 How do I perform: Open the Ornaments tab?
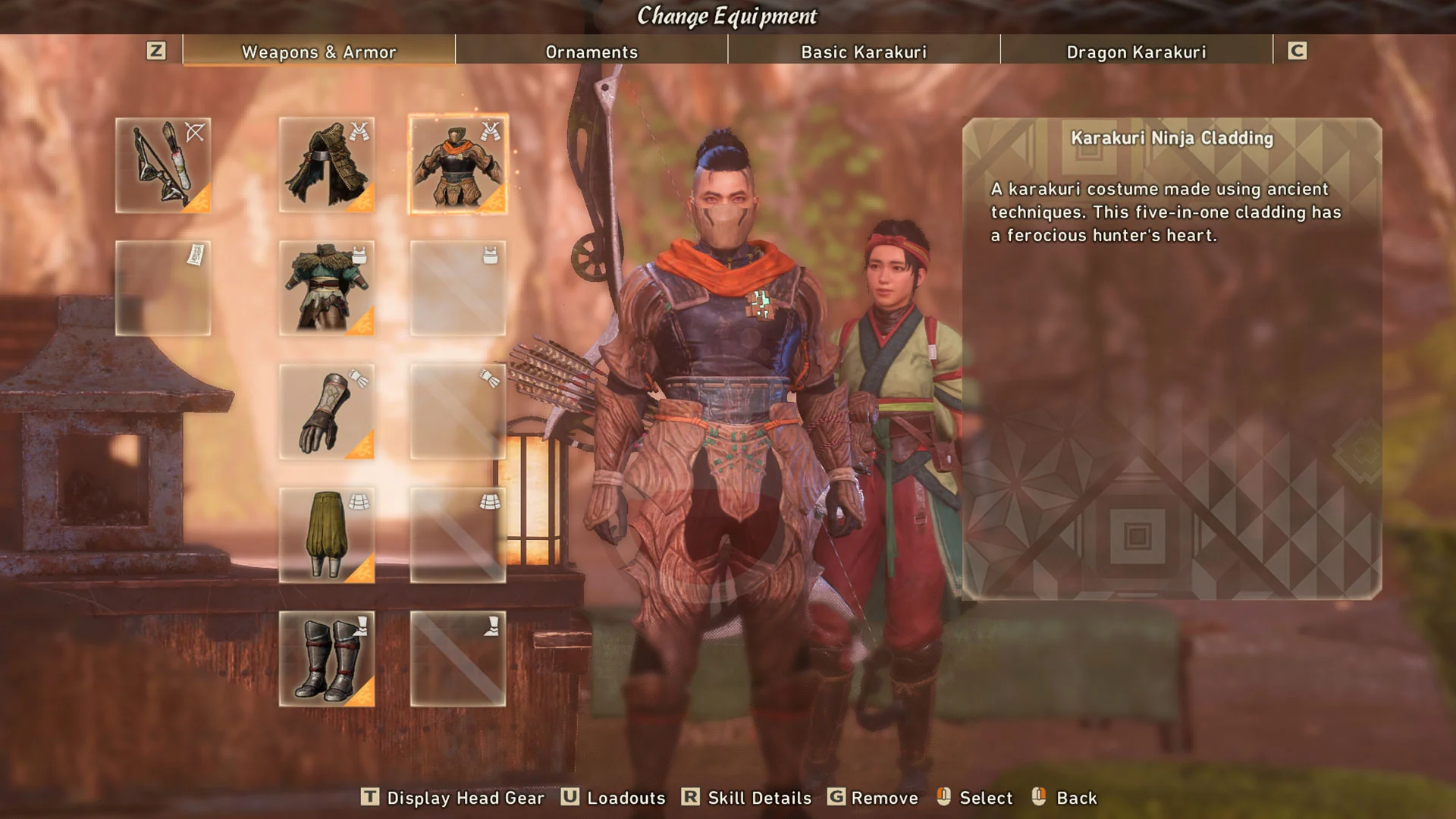click(591, 52)
